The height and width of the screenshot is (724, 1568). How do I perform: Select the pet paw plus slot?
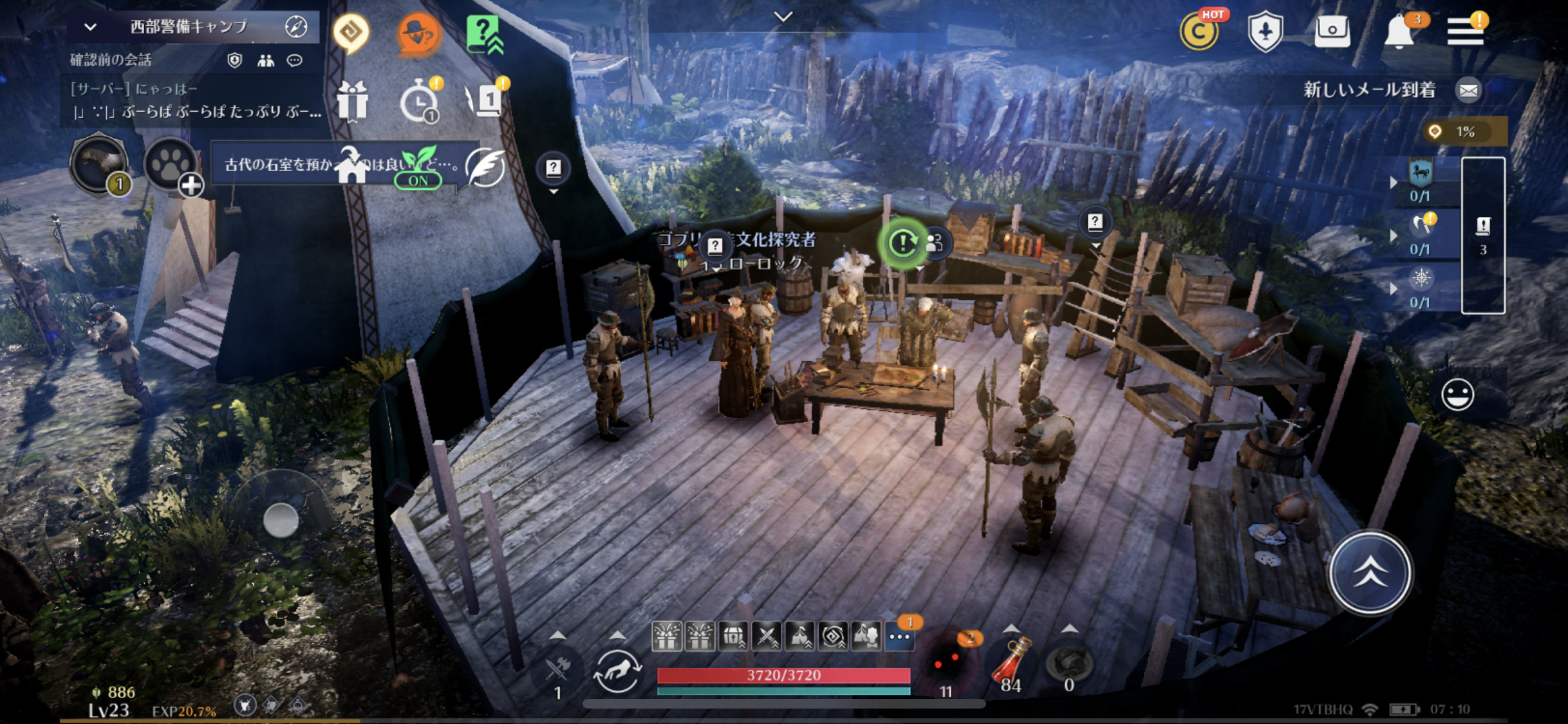tap(171, 165)
